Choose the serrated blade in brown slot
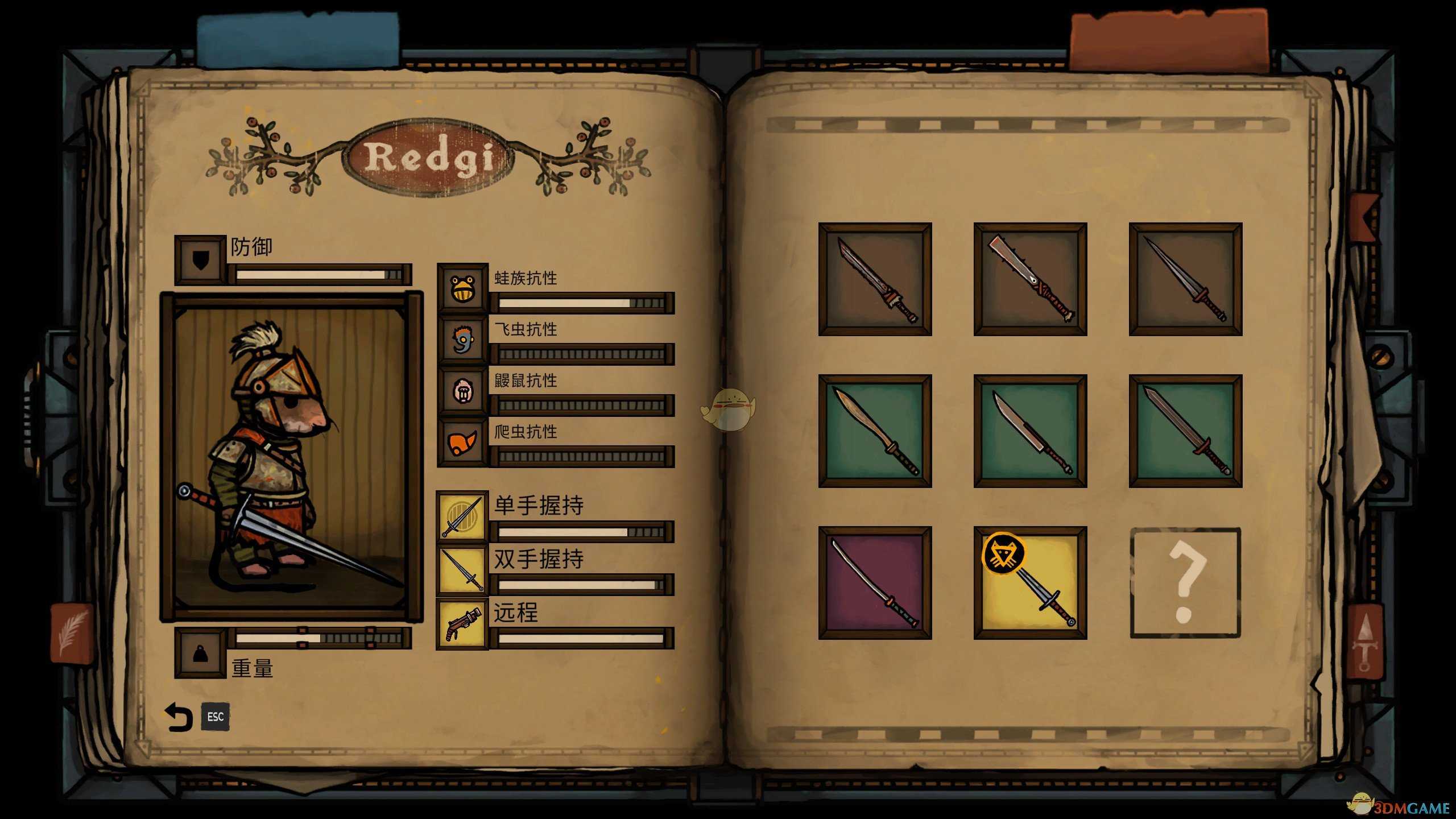1456x819 pixels. [875, 279]
